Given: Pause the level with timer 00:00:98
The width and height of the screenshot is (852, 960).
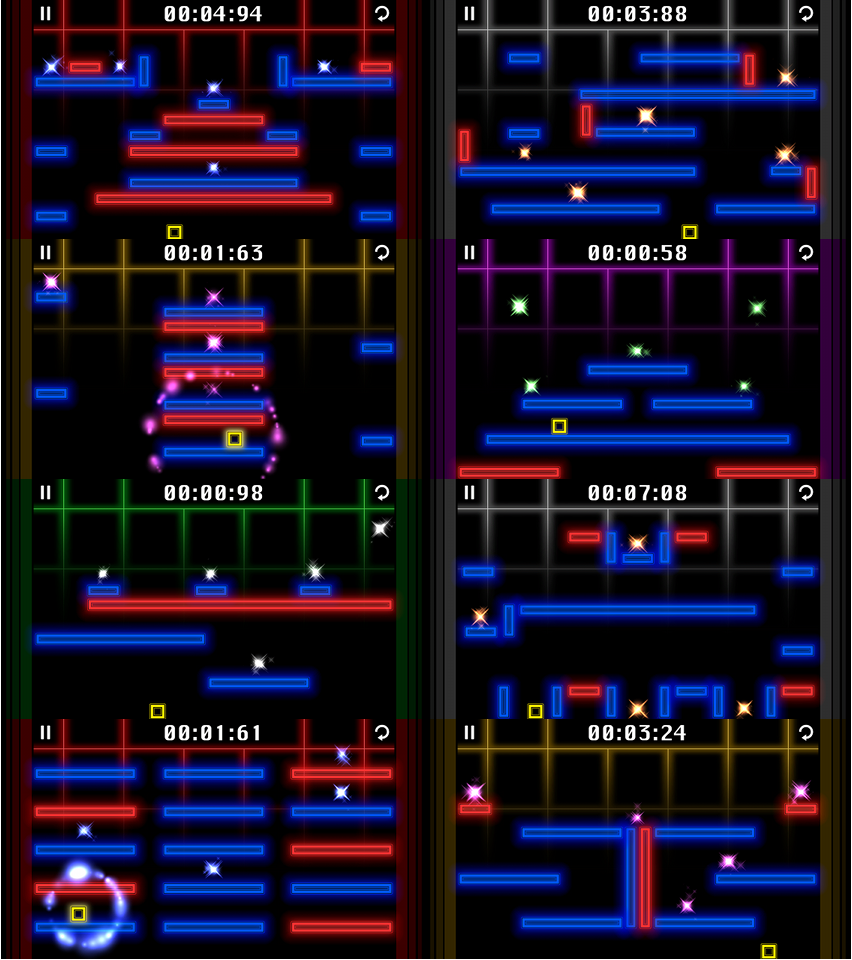Looking at the screenshot, I should (45, 492).
